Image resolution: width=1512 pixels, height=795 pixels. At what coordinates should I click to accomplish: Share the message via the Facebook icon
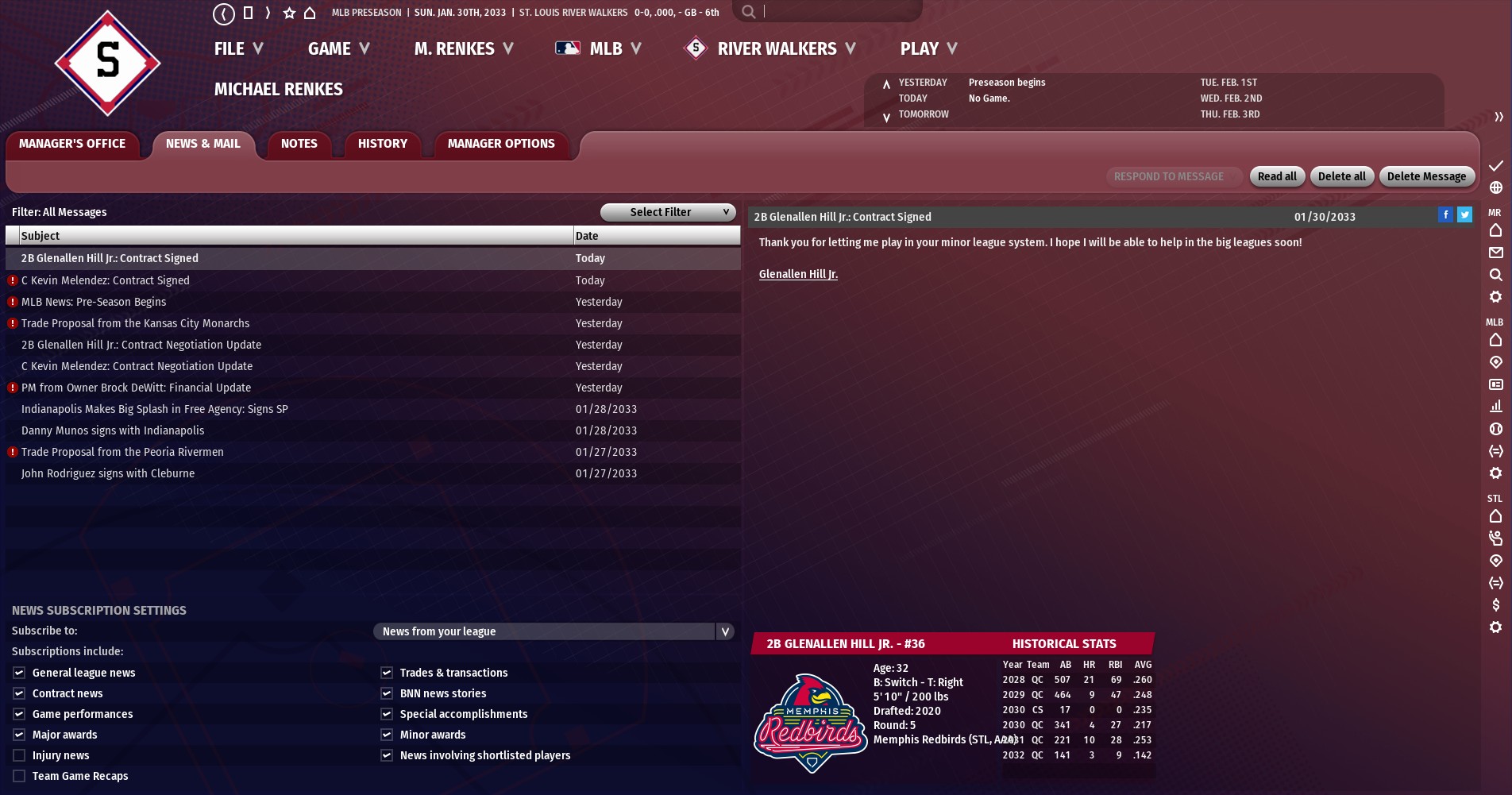point(1445,214)
